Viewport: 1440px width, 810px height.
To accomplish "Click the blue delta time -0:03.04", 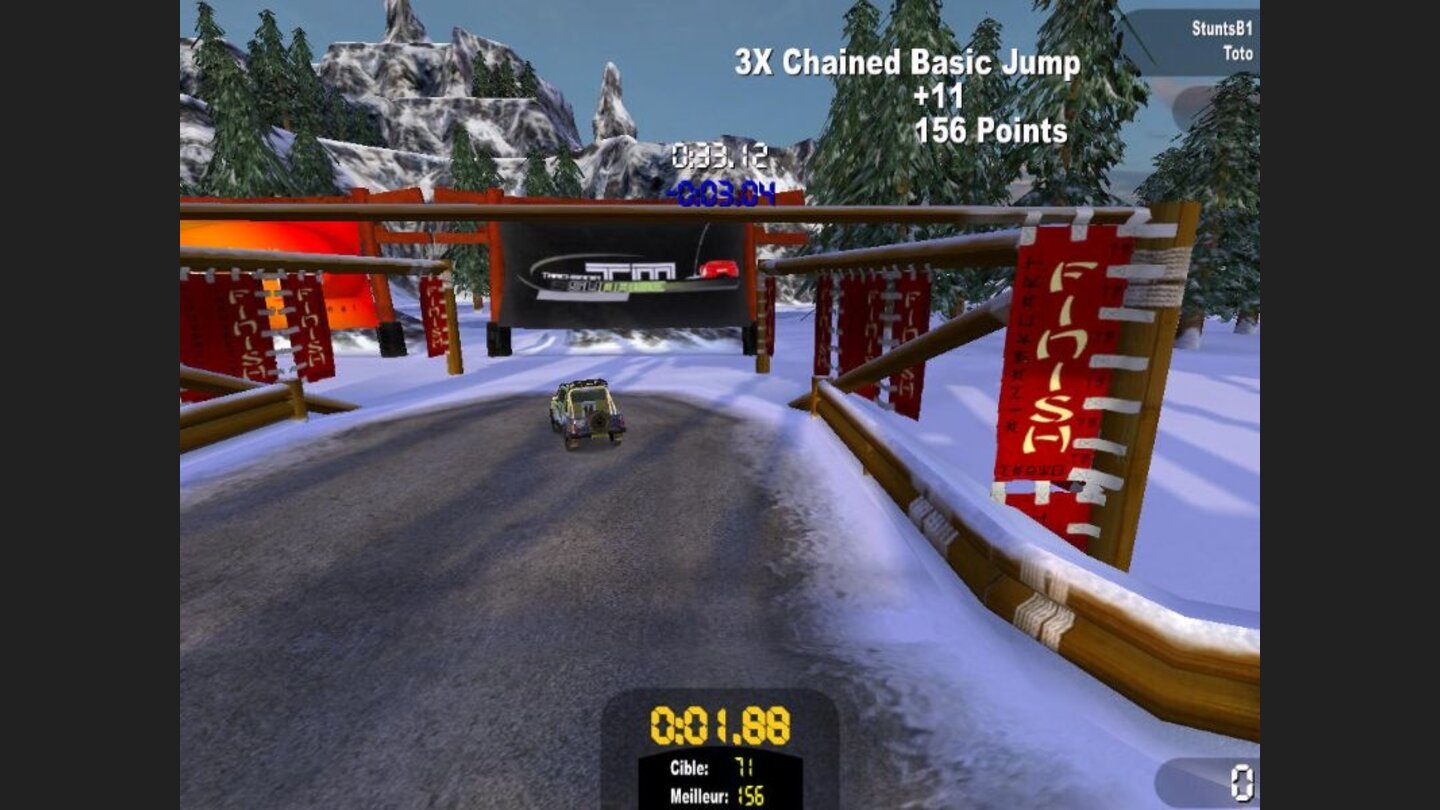I will click(x=722, y=191).
